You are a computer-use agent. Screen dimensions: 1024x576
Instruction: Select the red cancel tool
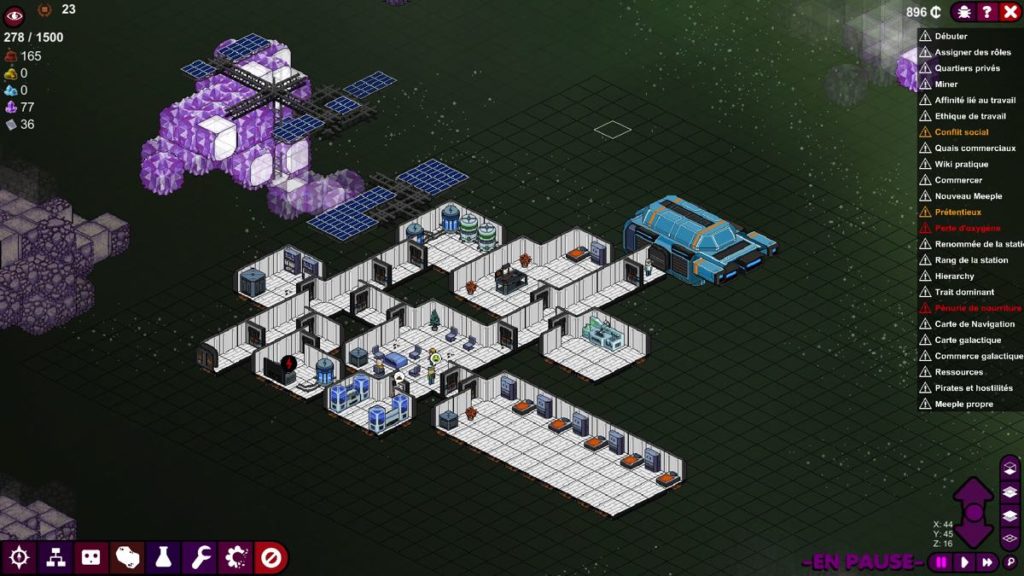[272, 557]
